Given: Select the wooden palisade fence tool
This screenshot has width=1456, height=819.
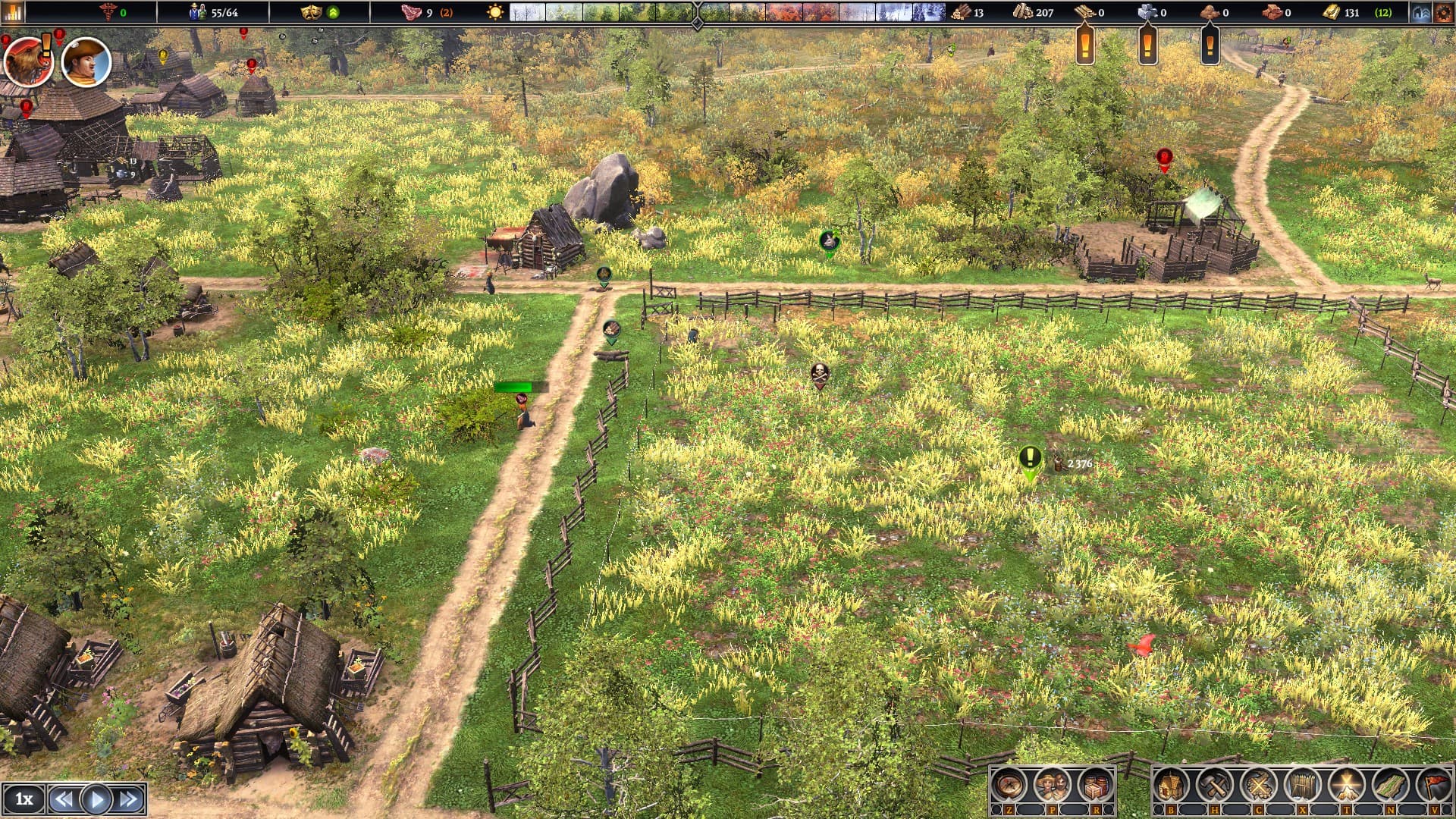Looking at the screenshot, I should pyautogui.click(x=1302, y=786).
